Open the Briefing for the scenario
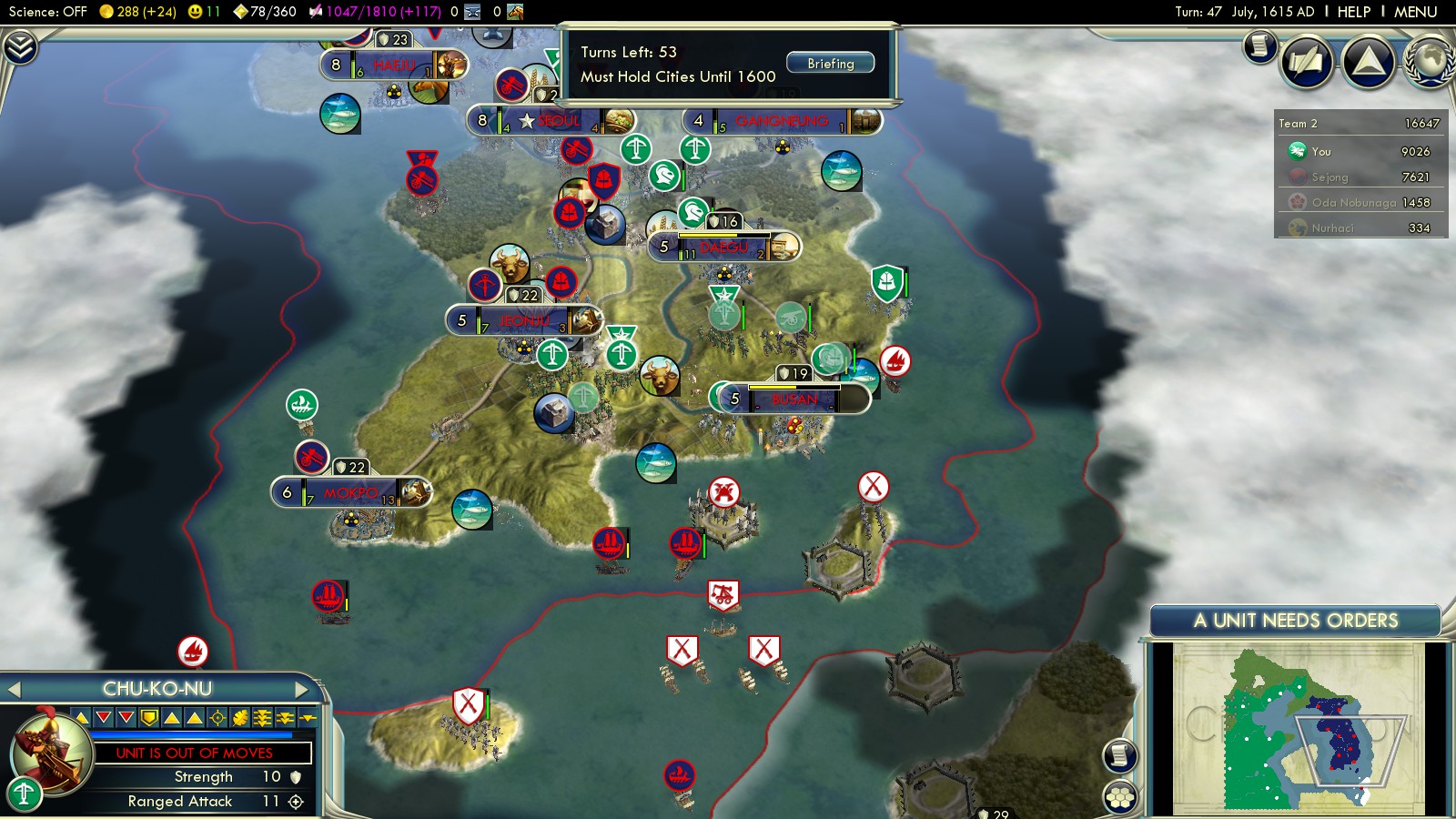Viewport: 1456px width, 819px height. [830, 64]
